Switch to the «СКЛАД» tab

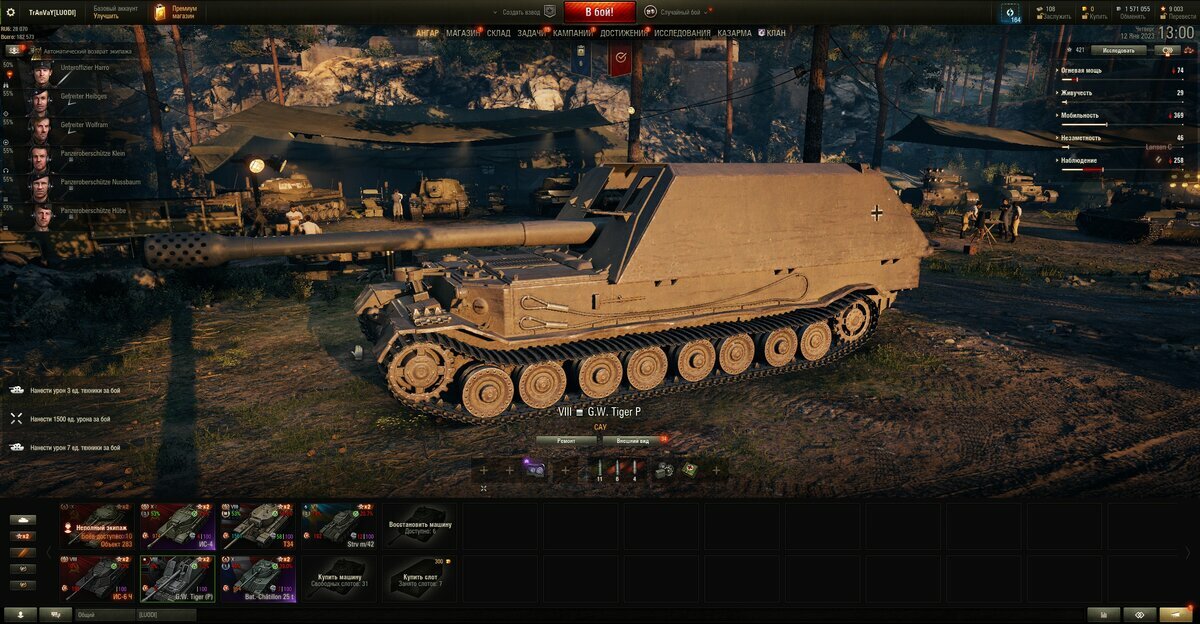pos(499,33)
